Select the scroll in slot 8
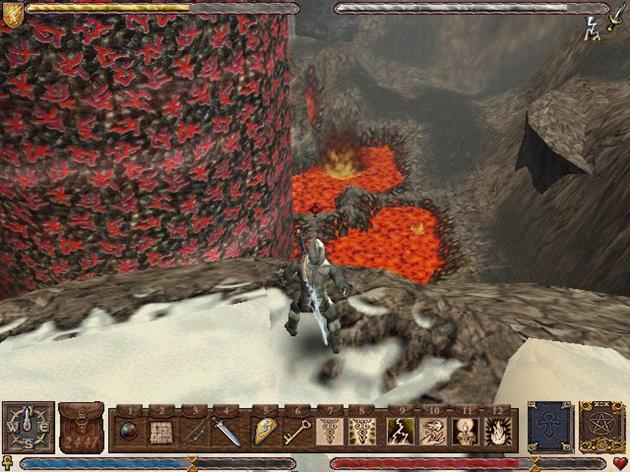 [361, 433]
